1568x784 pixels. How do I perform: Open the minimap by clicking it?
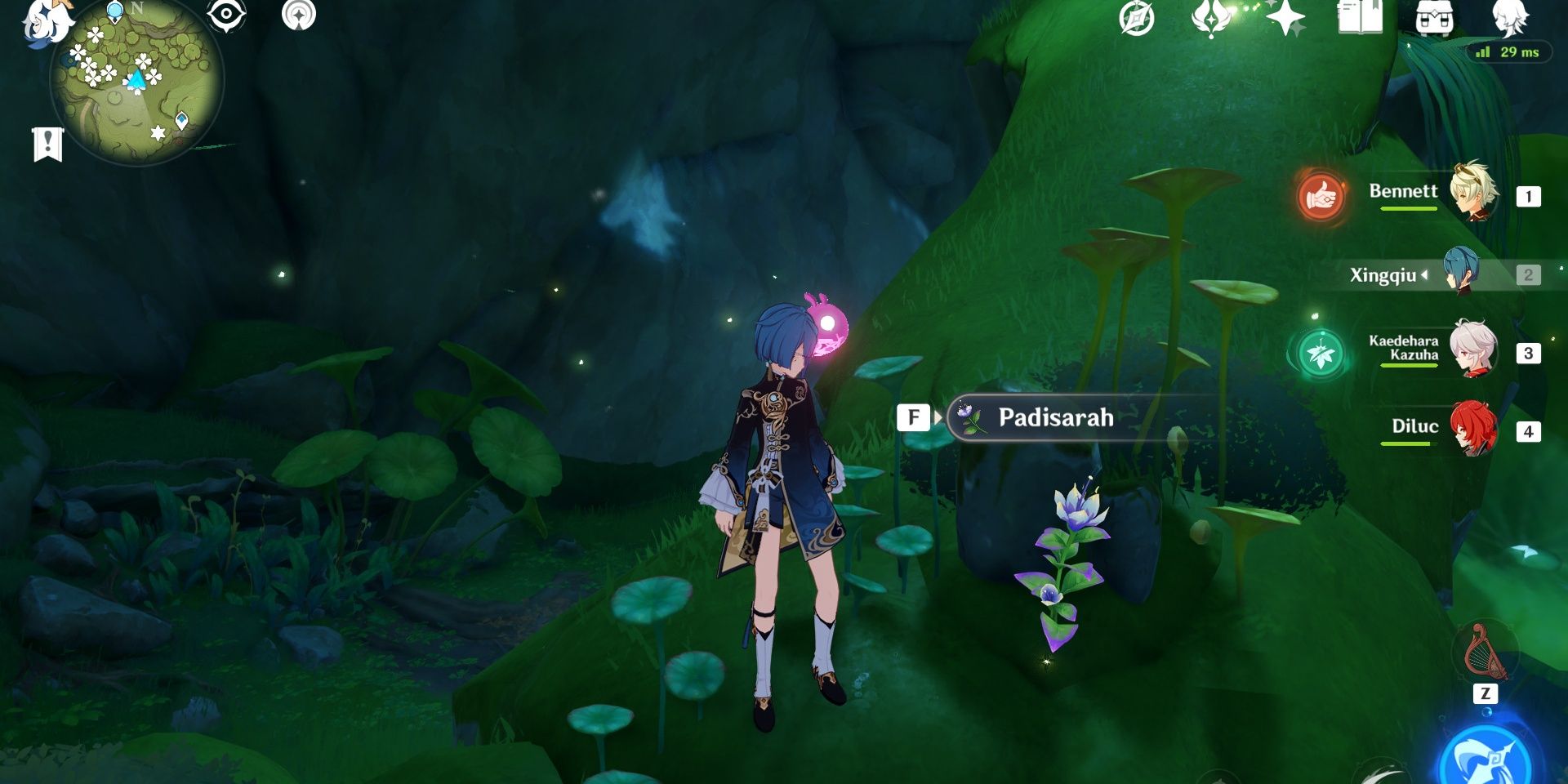[x=135, y=82]
